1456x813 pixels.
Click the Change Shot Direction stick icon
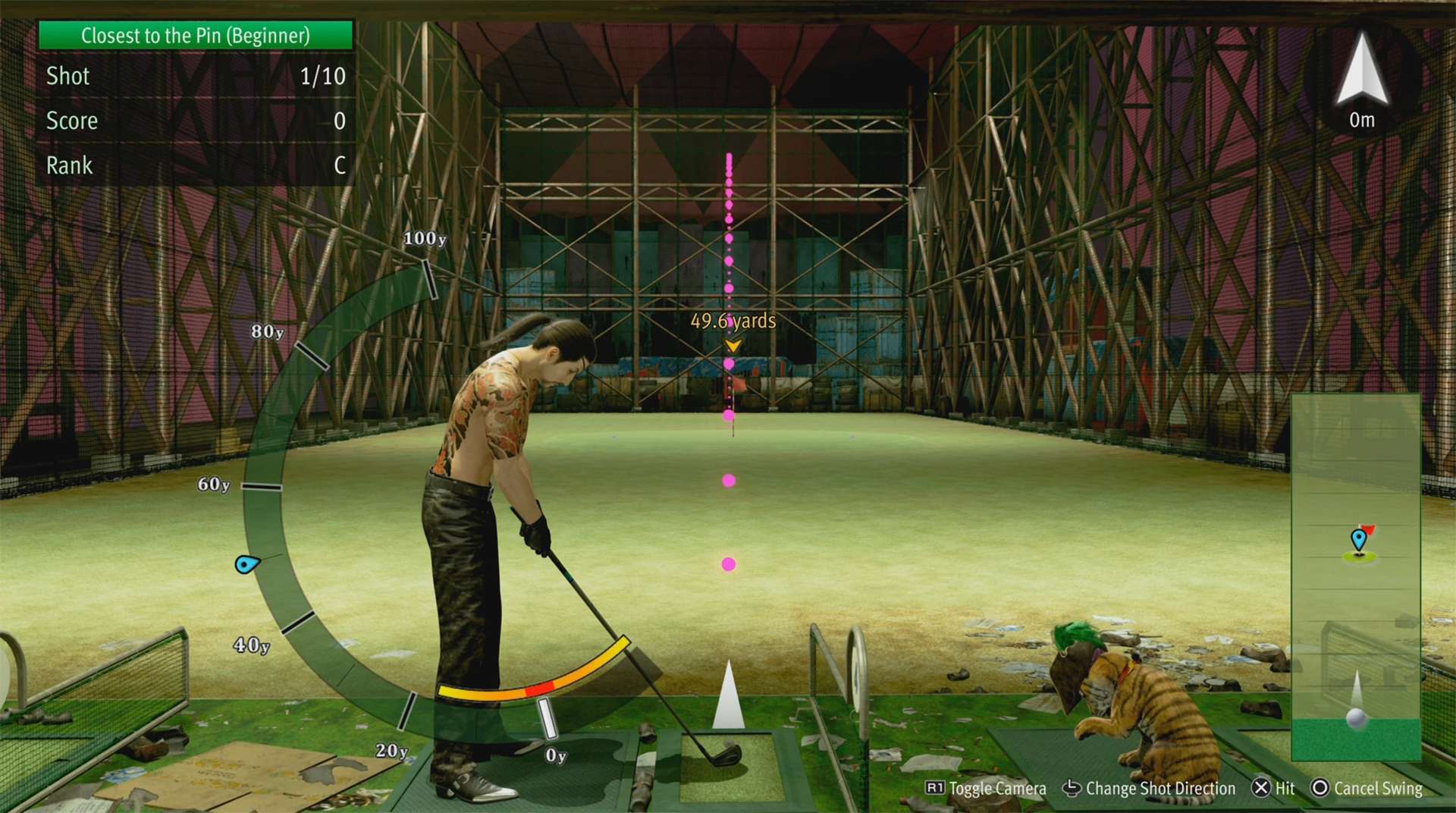tap(1071, 789)
